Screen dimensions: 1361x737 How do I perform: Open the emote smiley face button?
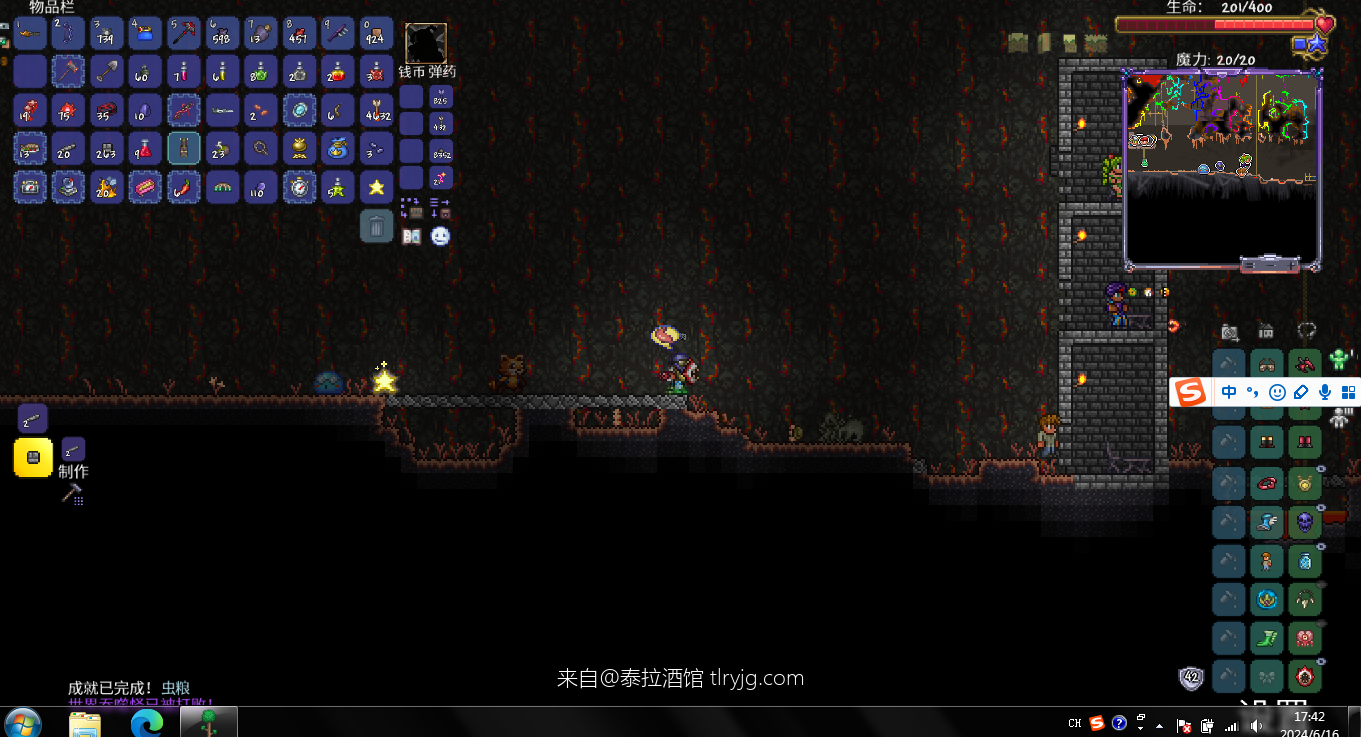440,236
